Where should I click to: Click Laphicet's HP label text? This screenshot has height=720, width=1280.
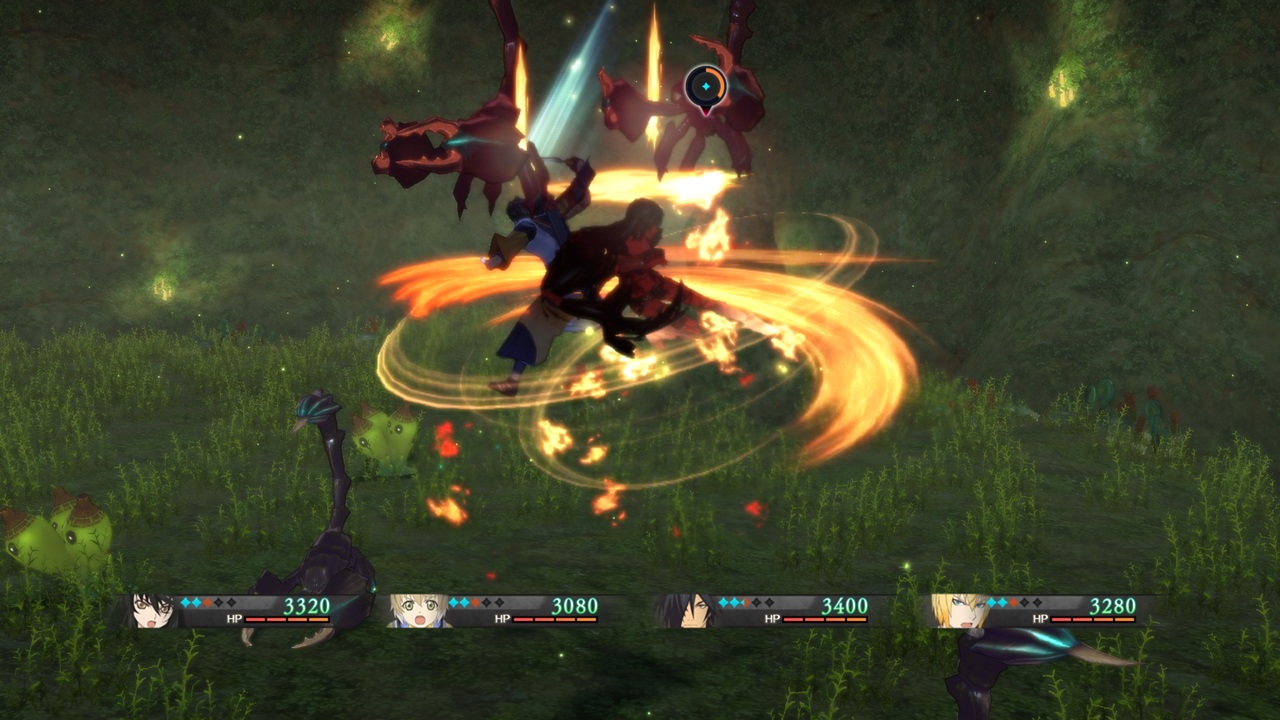click(501, 617)
